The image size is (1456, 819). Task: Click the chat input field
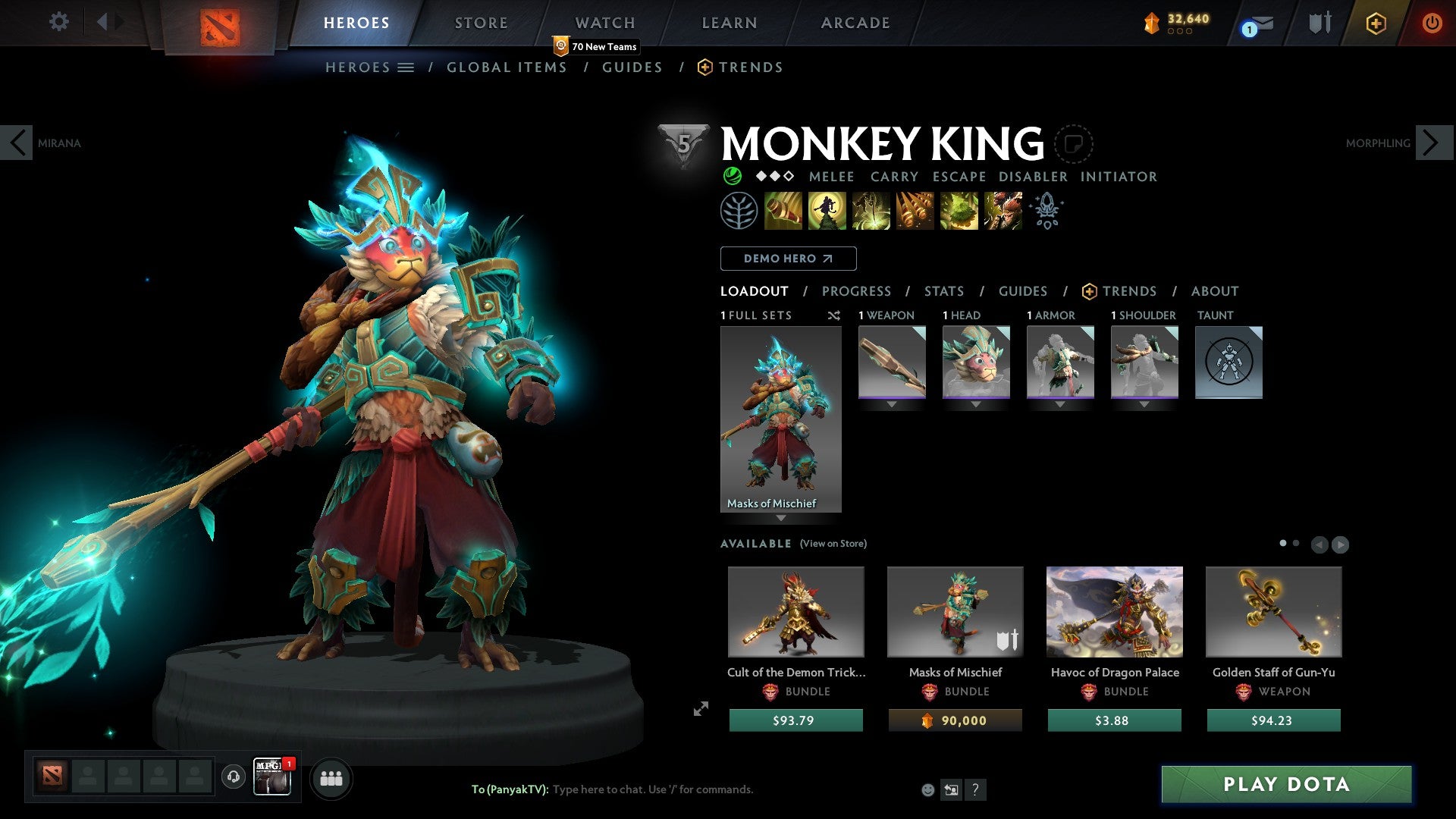[x=652, y=789]
